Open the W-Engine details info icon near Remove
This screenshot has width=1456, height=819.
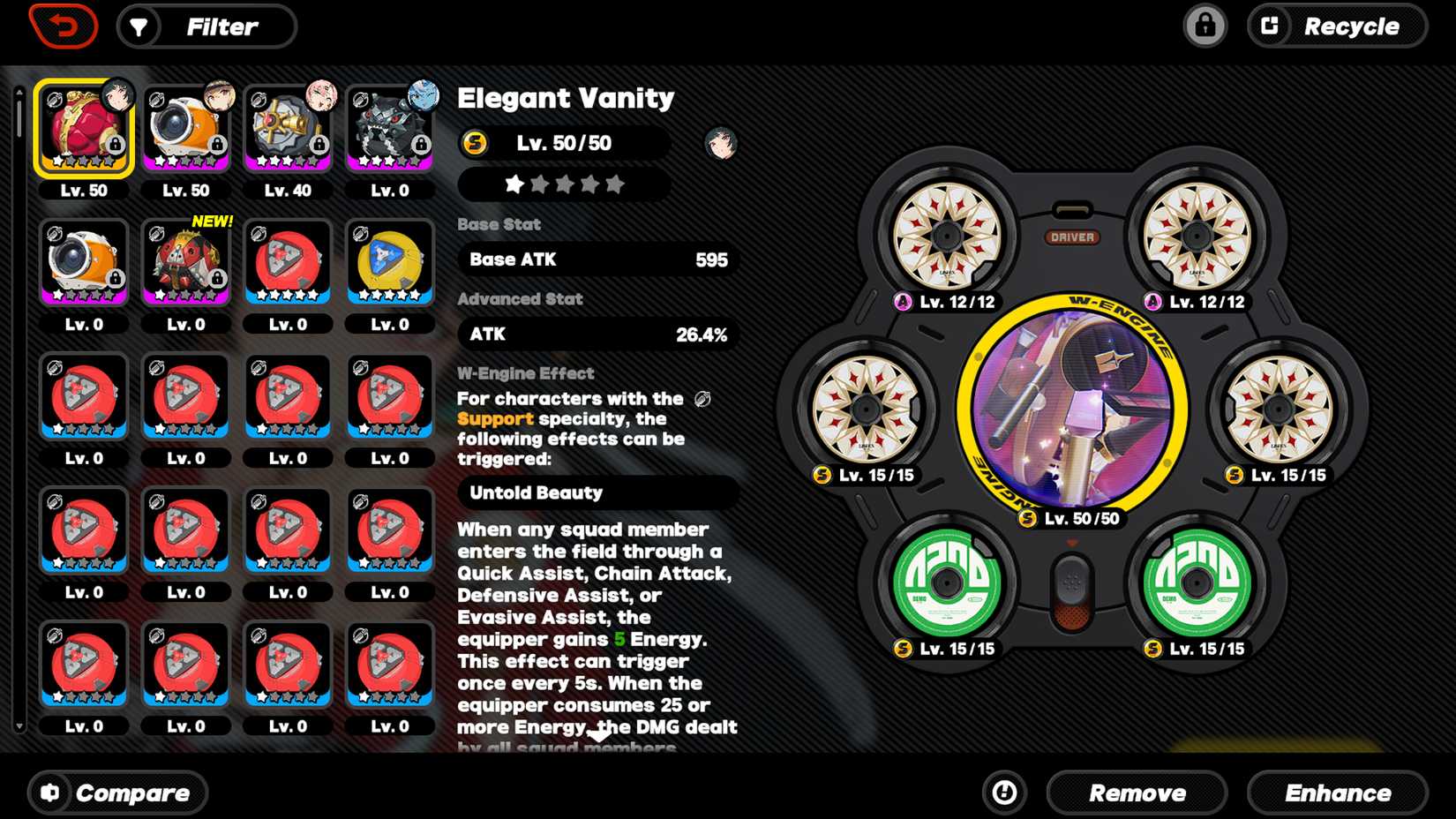[x=1004, y=793]
